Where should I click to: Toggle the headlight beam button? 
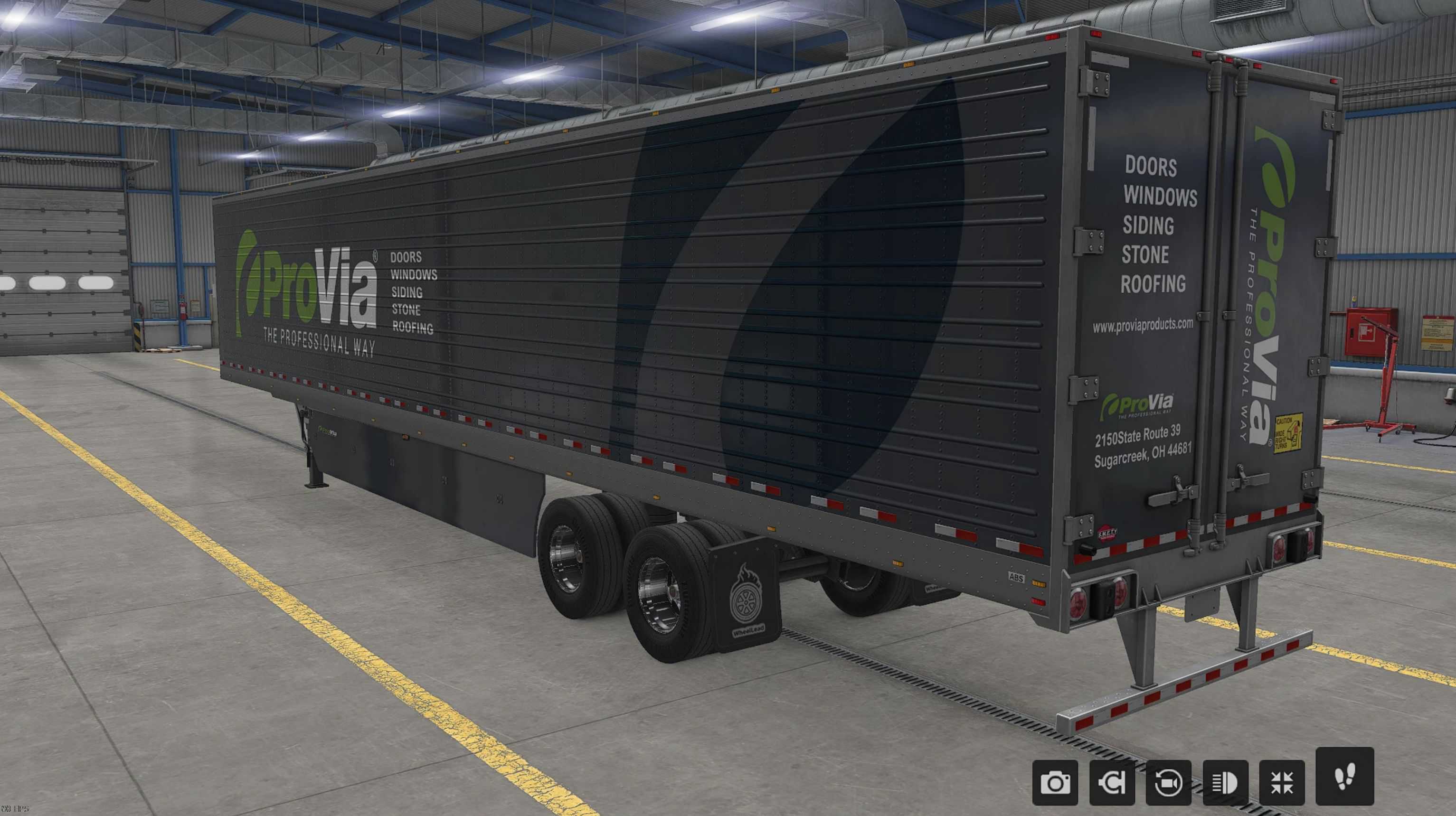pyautogui.click(x=1225, y=783)
